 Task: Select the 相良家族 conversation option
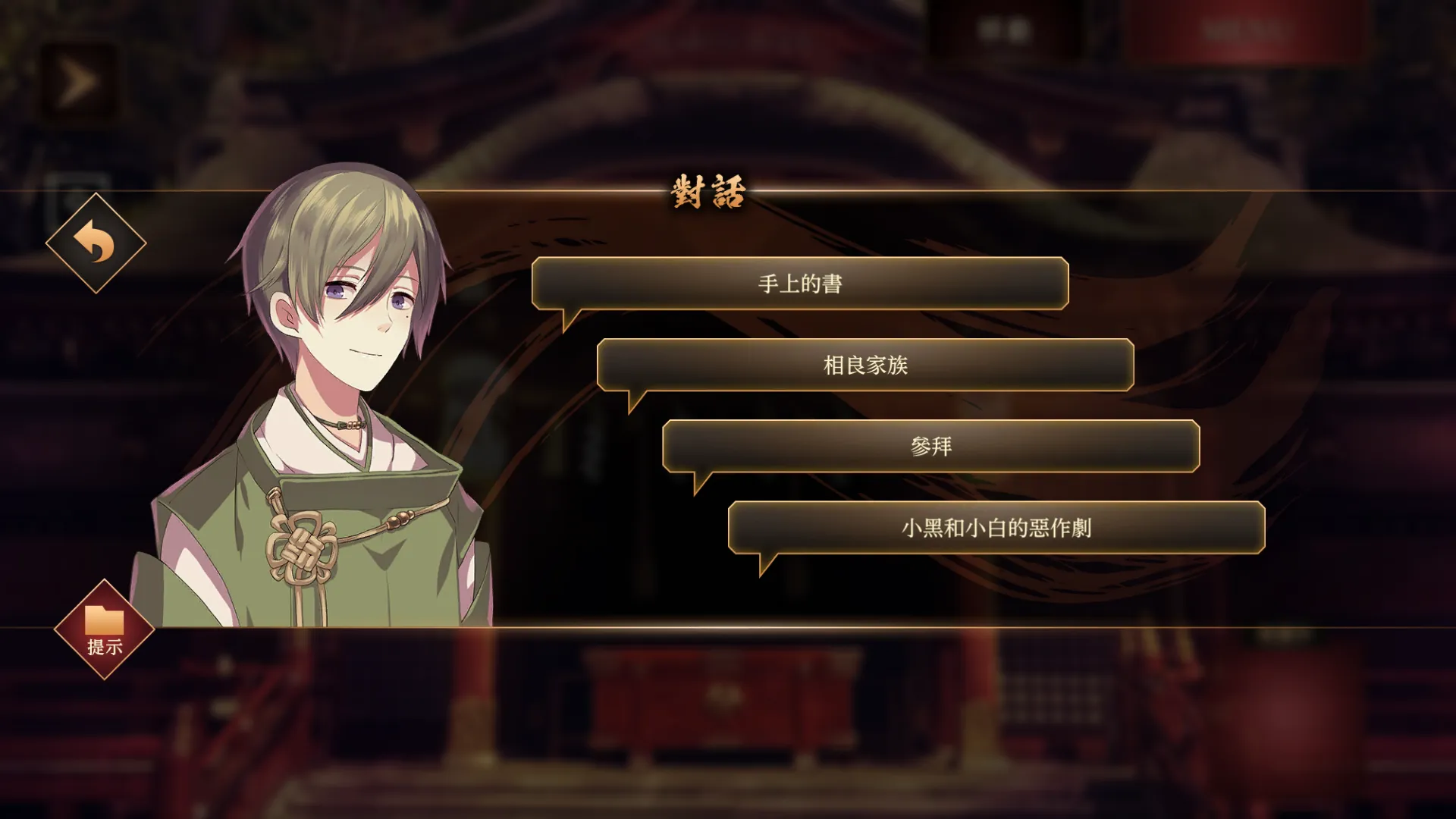pos(865,365)
